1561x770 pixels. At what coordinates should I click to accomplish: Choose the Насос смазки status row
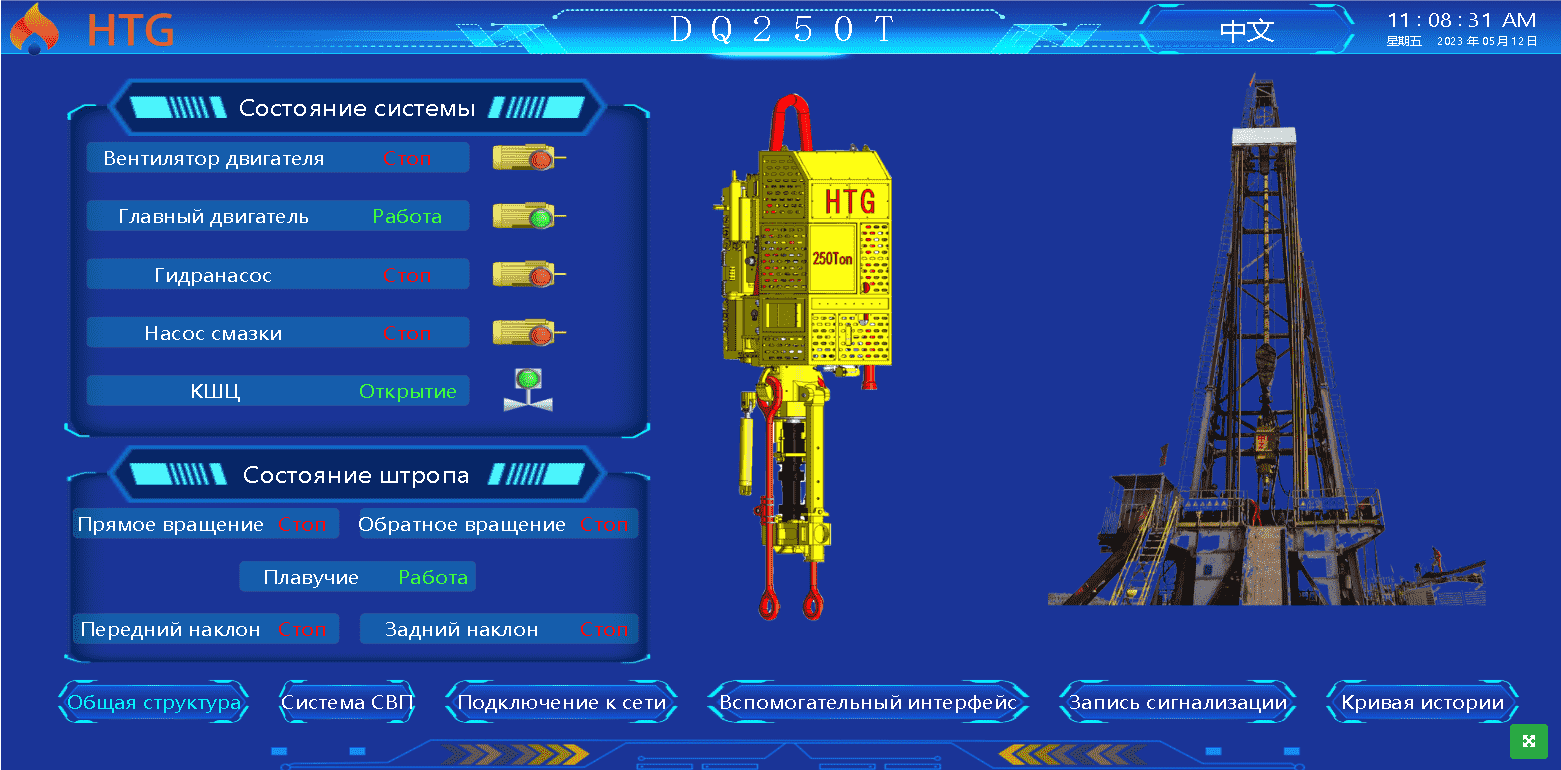click(x=277, y=333)
